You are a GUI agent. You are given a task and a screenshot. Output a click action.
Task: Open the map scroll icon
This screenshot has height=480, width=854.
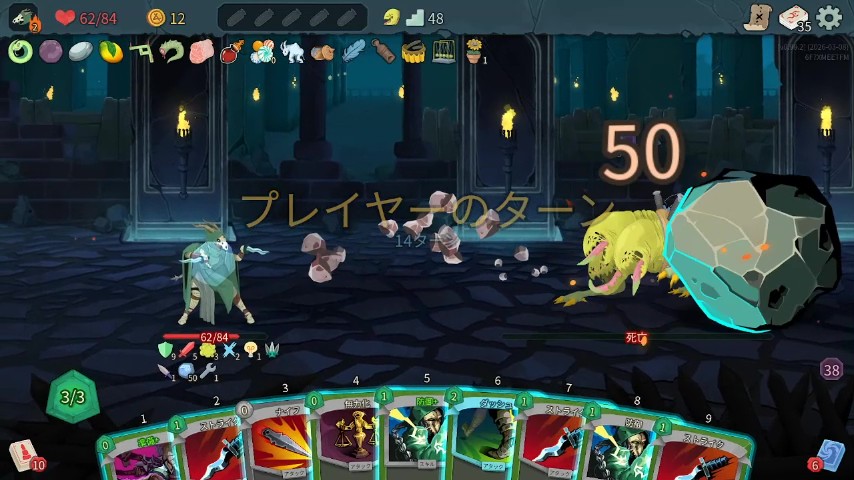tap(758, 17)
